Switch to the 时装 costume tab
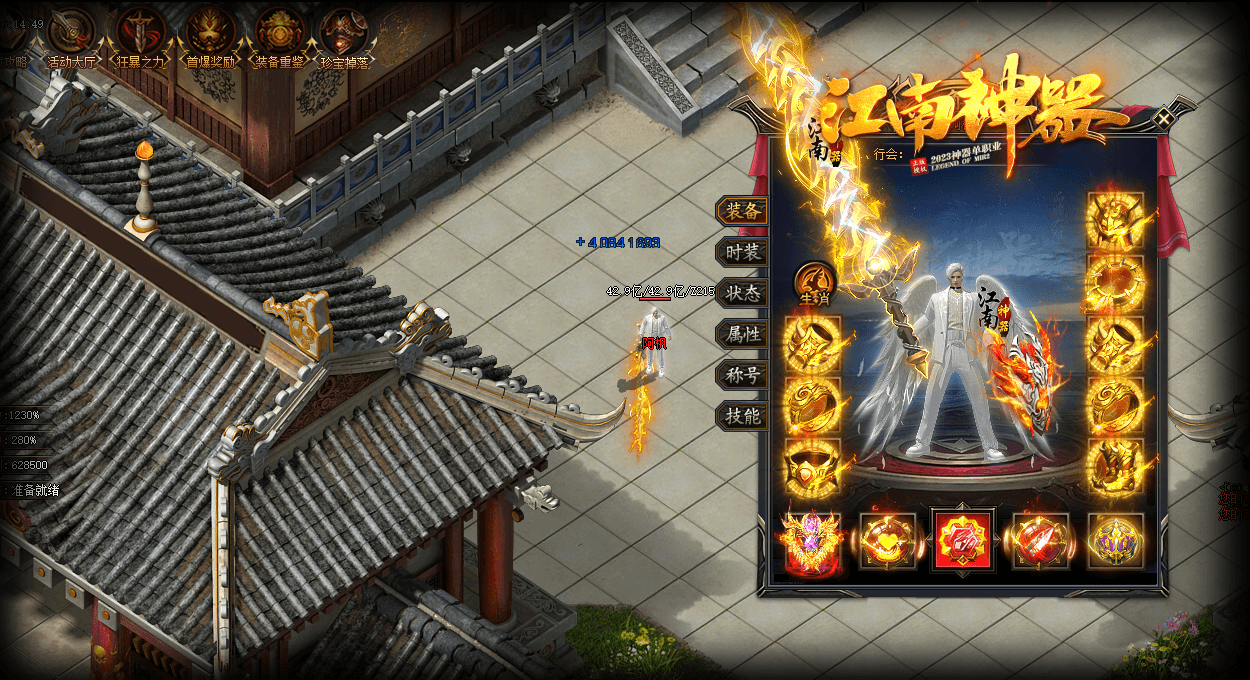Screen dimensions: 1250x680 743,253
